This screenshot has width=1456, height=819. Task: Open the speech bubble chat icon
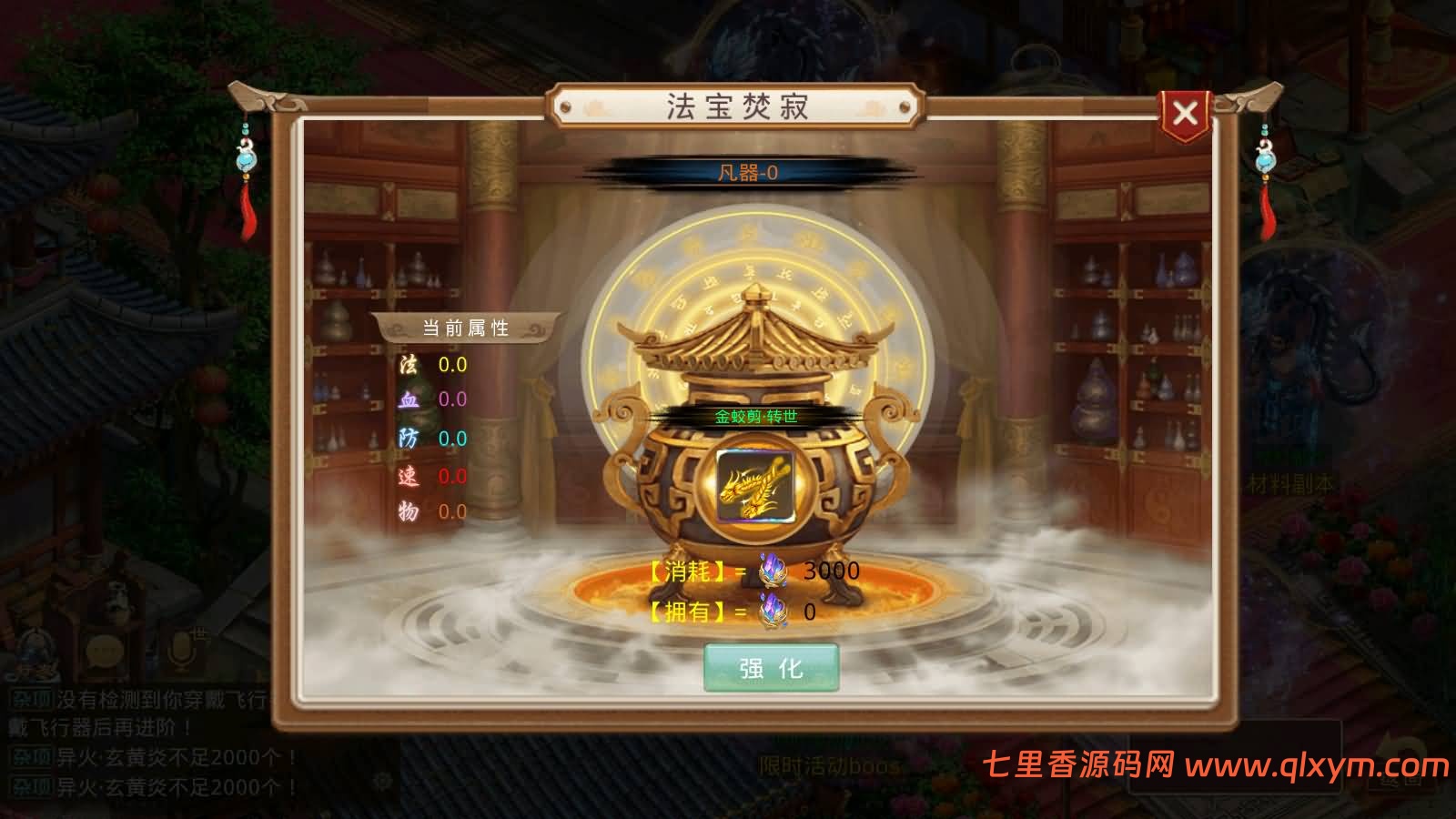coord(105,651)
